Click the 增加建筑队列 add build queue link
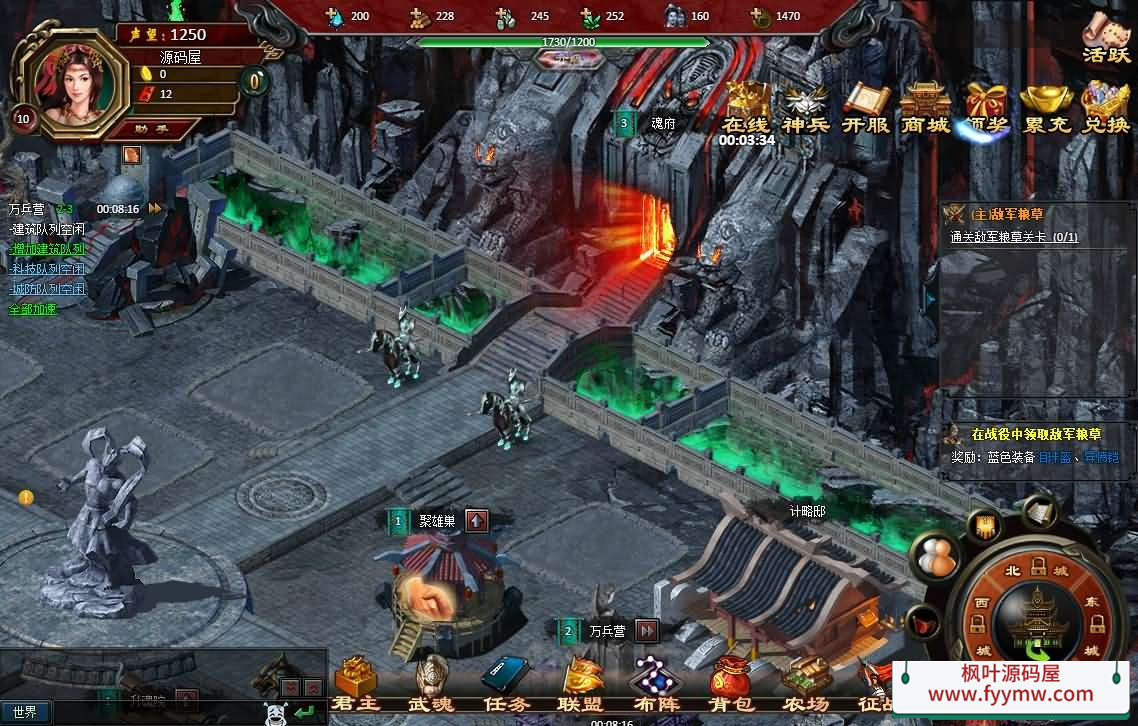 coord(48,249)
